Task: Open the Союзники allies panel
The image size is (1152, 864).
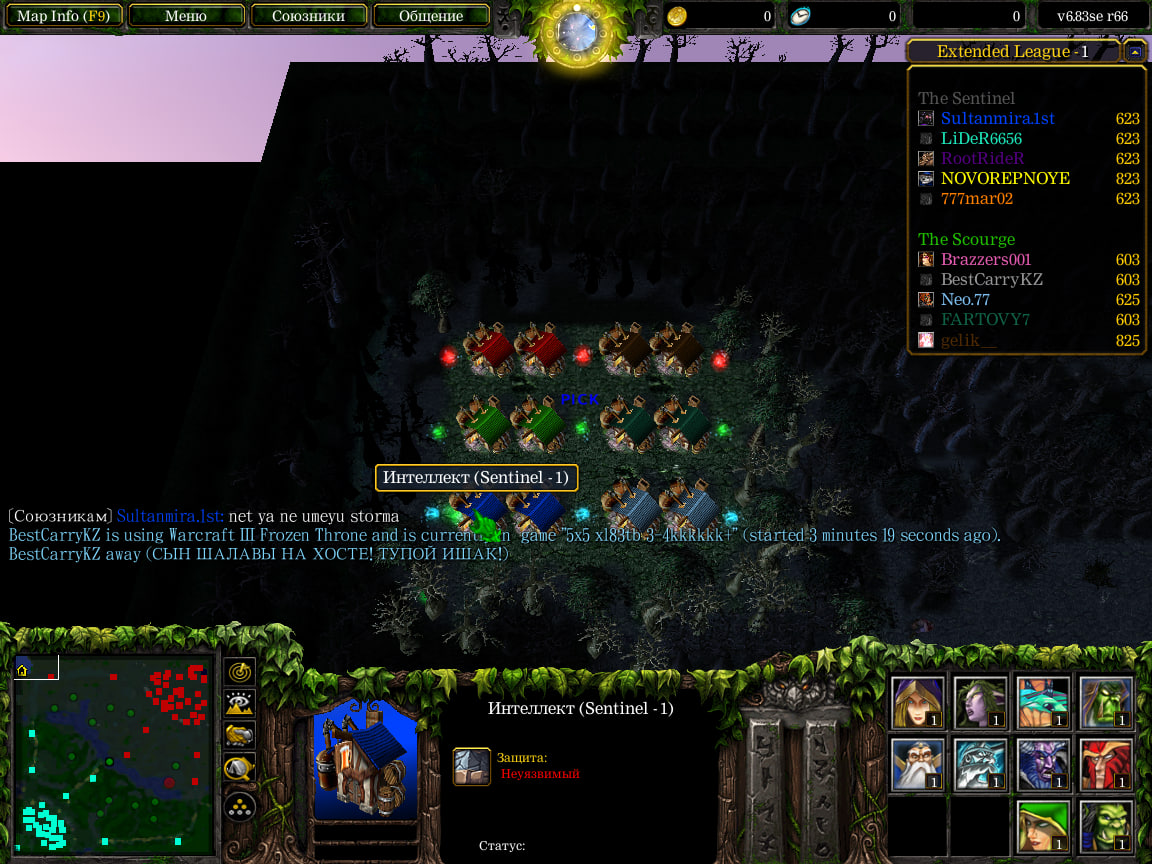Action: (310, 16)
